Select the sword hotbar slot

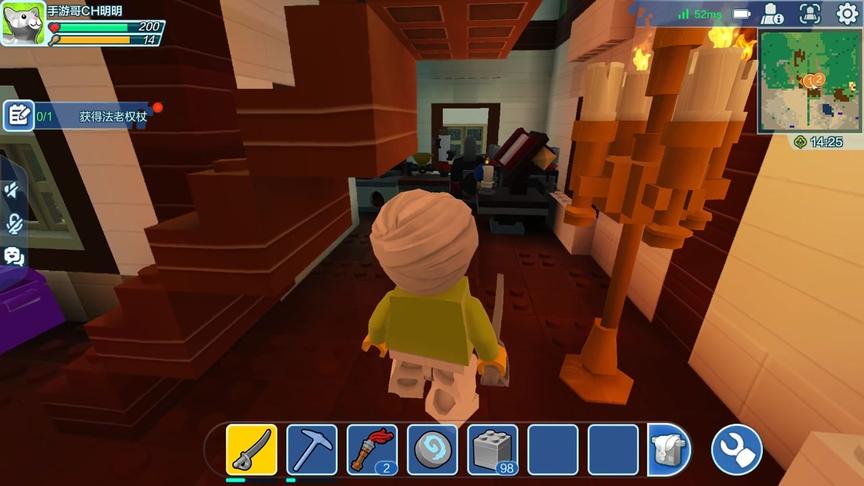pos(251,449)
